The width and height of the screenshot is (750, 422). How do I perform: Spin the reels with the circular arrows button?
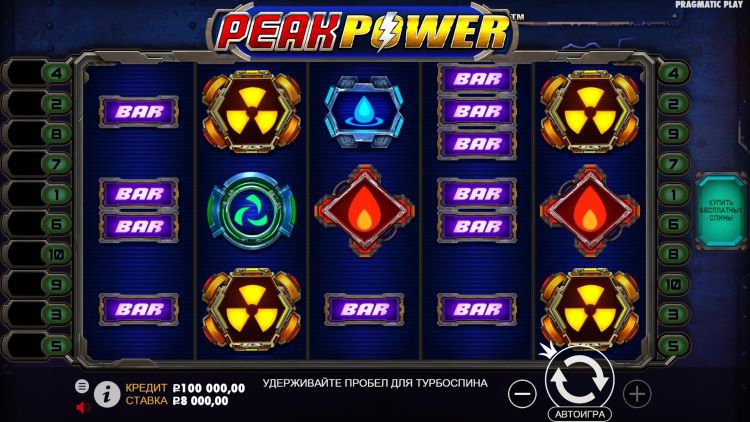coord(580,379)
